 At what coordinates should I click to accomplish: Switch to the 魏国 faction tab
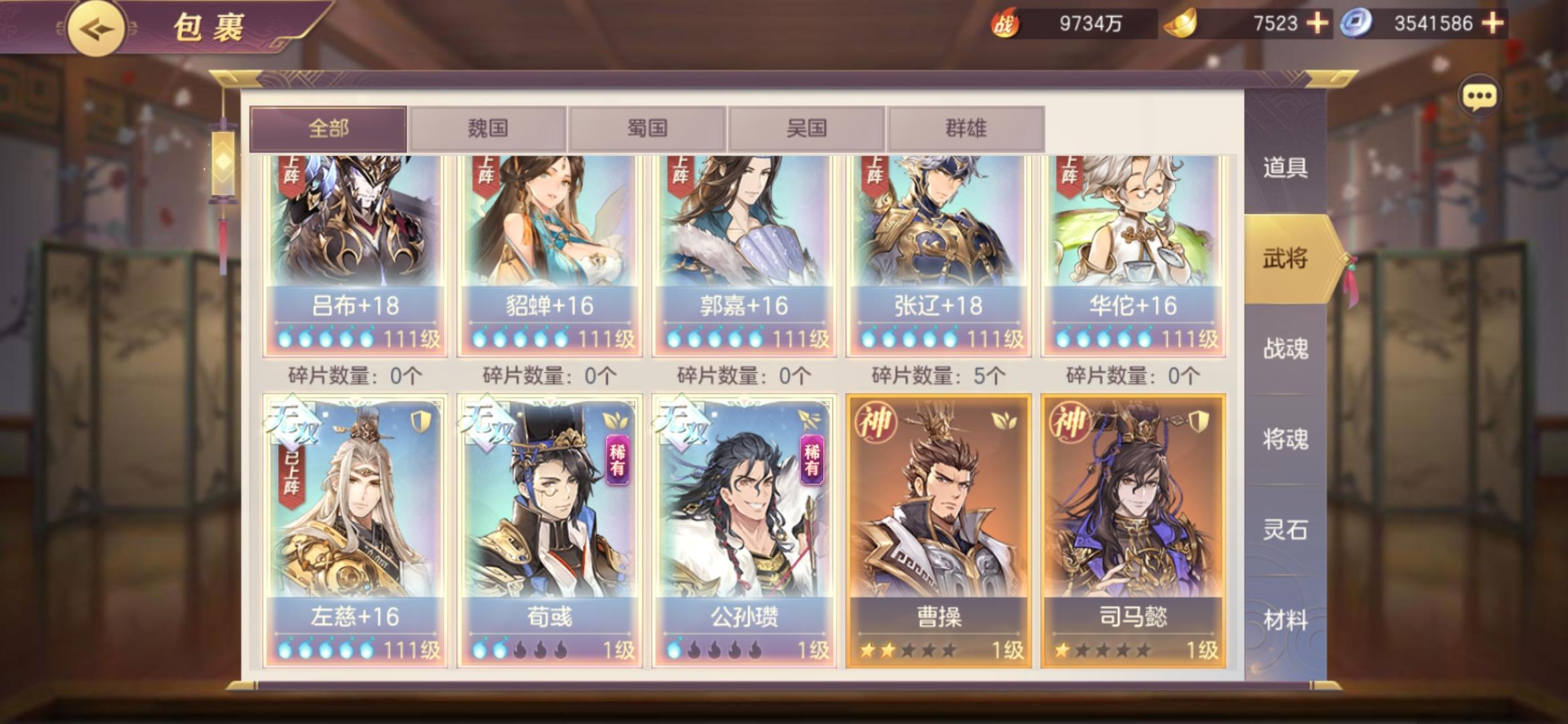[x=488, y=128]
